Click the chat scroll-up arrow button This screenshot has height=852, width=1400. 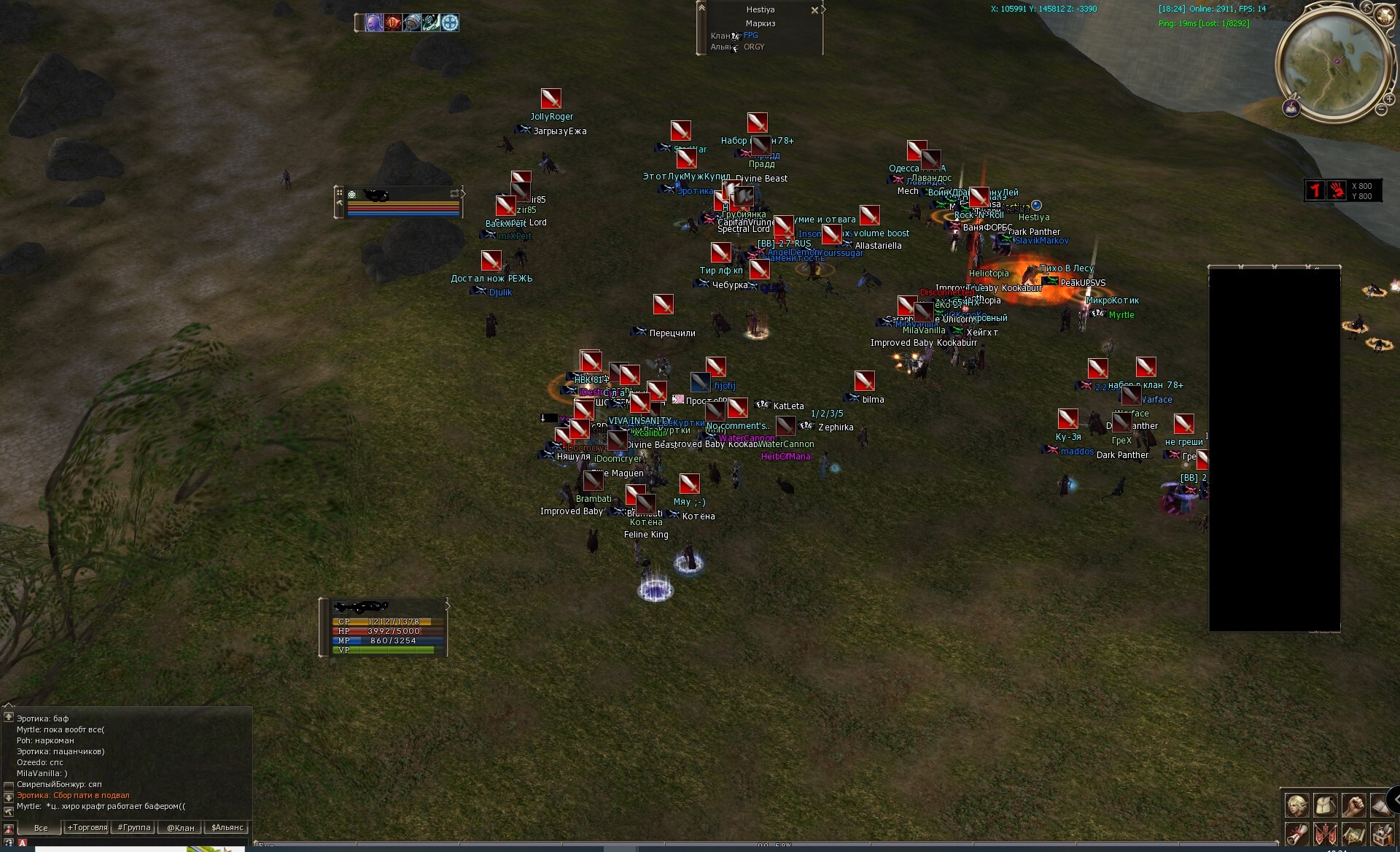[x=9, y=717]
